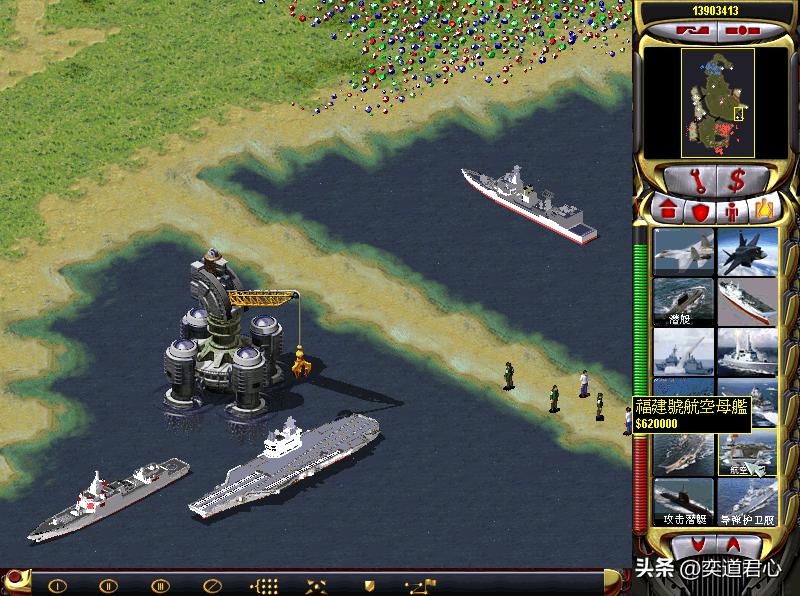Click the guard shield command icon
The width and height of the screenshot is (800, 596).
click(368, 585)
